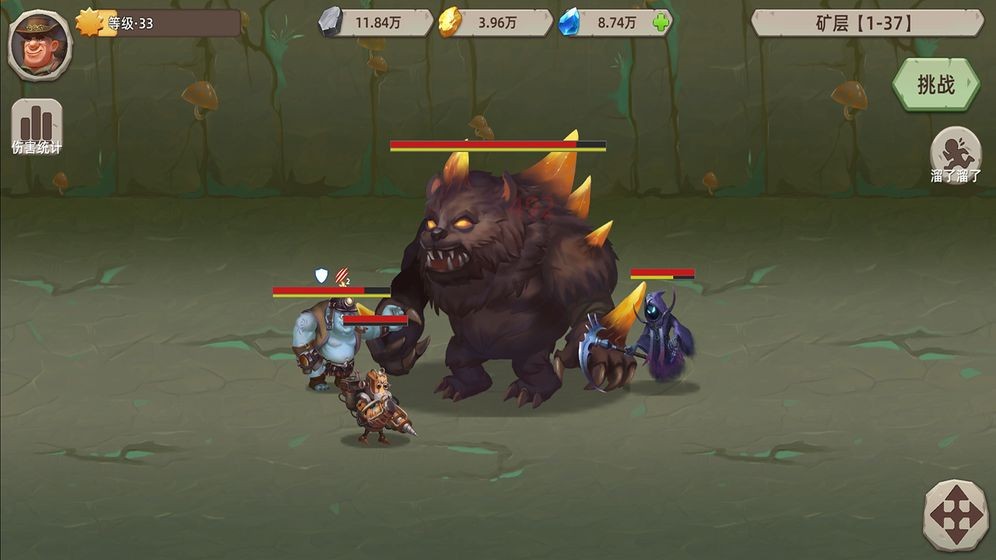
Task: Add blue diamonds with the green plus
Action: pos(660,22)
